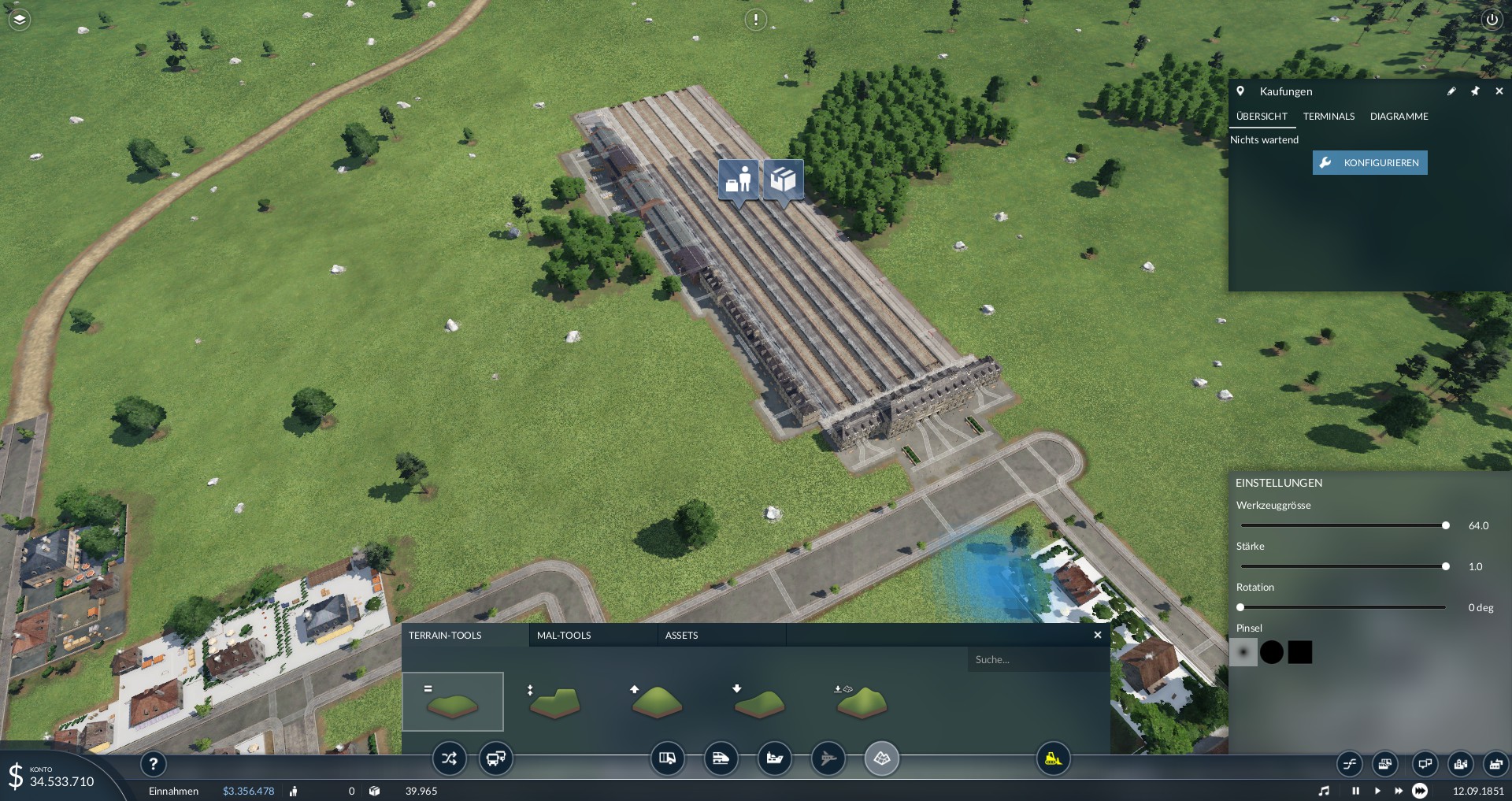Open the Assets tab
This screenshot has width=1512, height=801.
681,636
